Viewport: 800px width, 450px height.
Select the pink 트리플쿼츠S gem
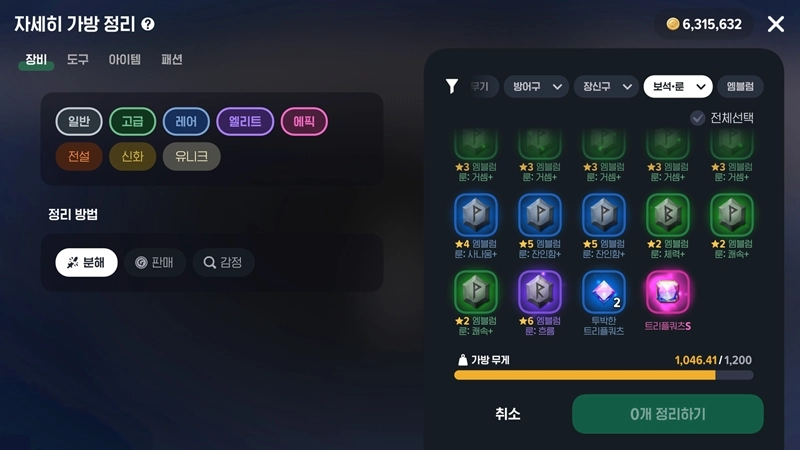point(668,292)
